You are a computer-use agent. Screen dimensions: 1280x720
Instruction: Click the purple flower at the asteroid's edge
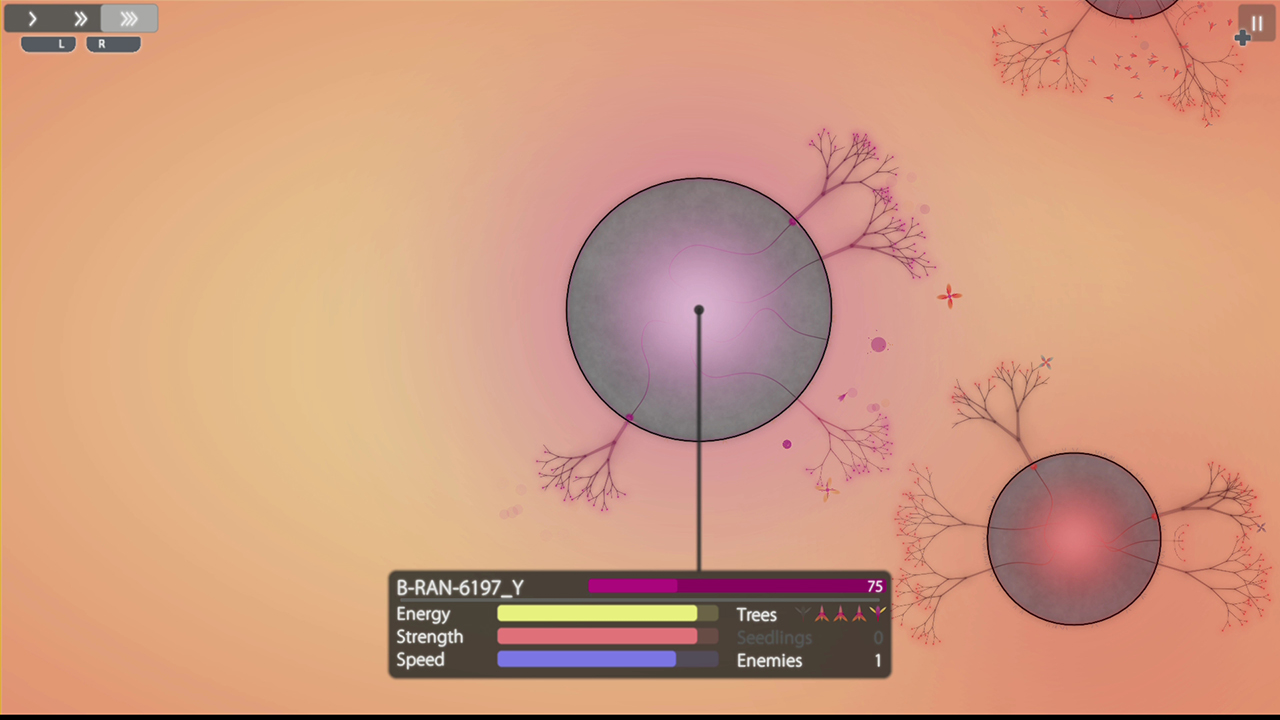coord(792,222)
